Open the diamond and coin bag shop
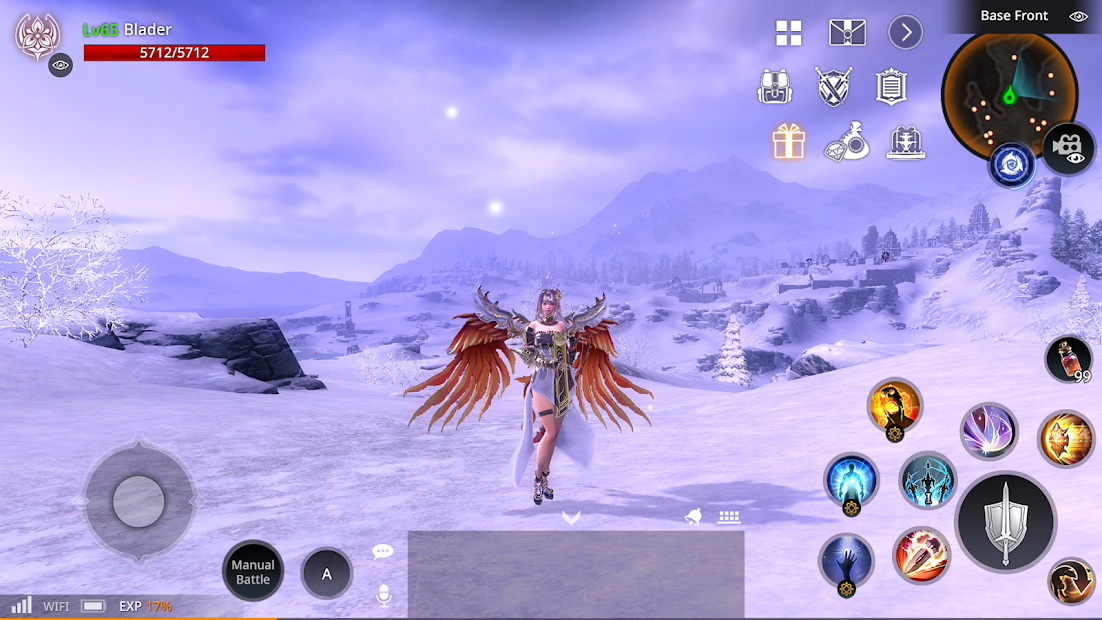 [847, 143]
